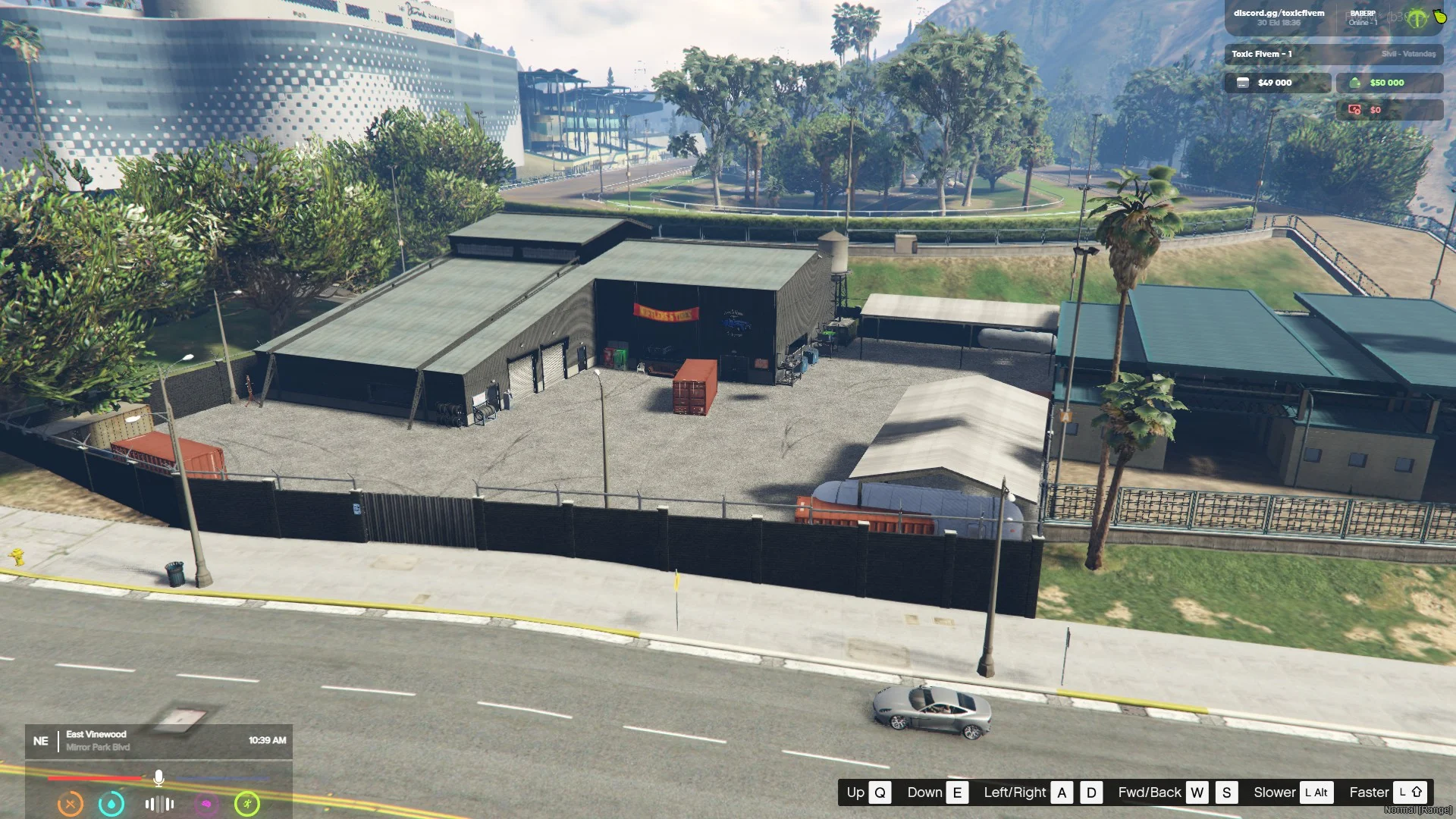Select the pink brain stress icon
The width and height of the screenshot is (1456, 819).
206,804
